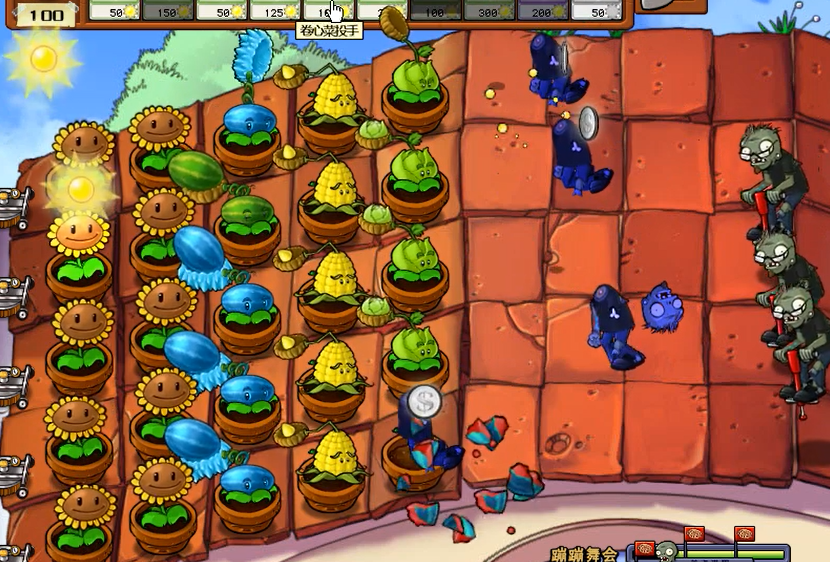The height and width of the screenshot is (562, 830).
Task: Choose the 125-sun seed packet
Action: (x=274, y=11)
